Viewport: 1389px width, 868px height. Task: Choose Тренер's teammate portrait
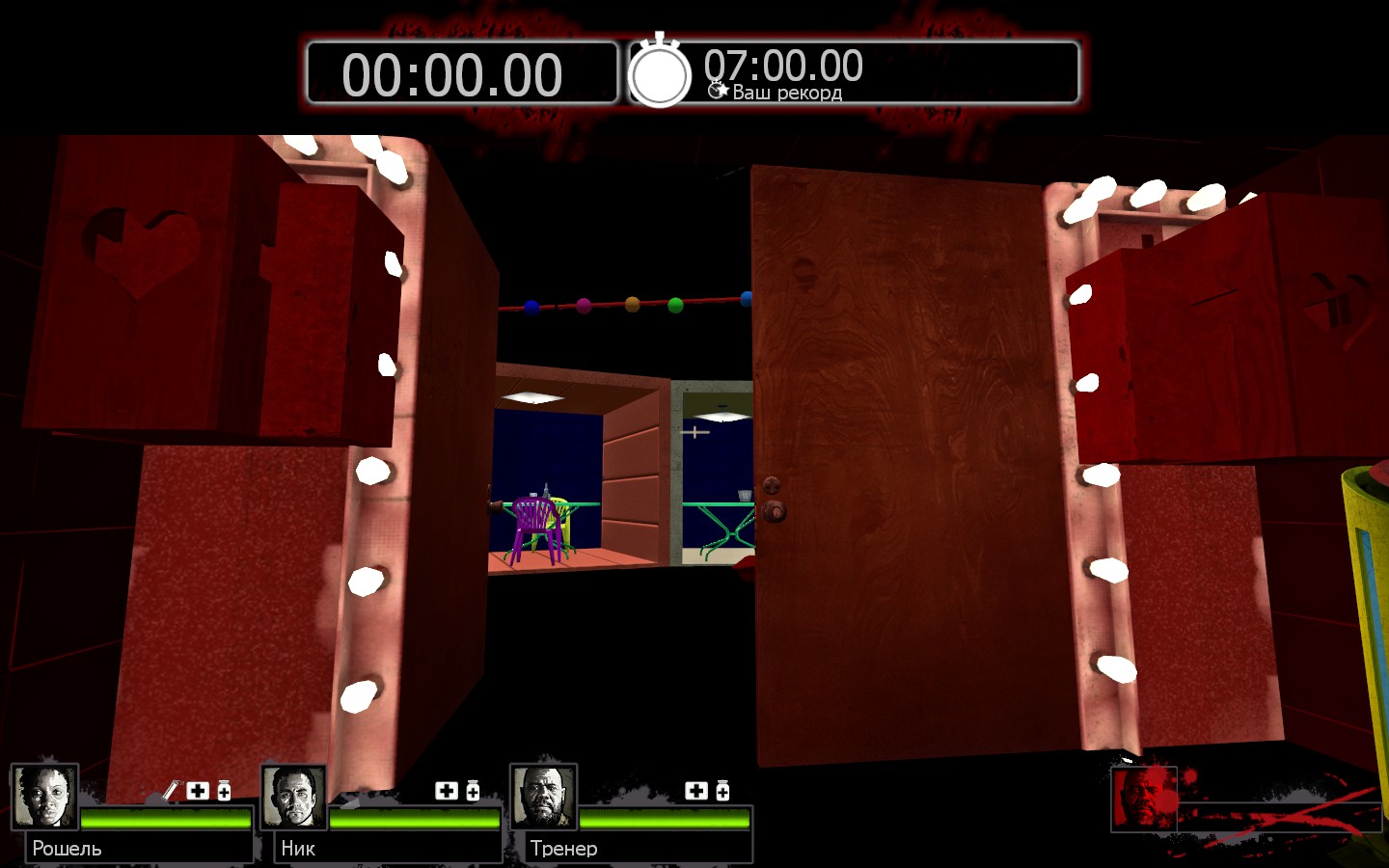pos(544,797)
